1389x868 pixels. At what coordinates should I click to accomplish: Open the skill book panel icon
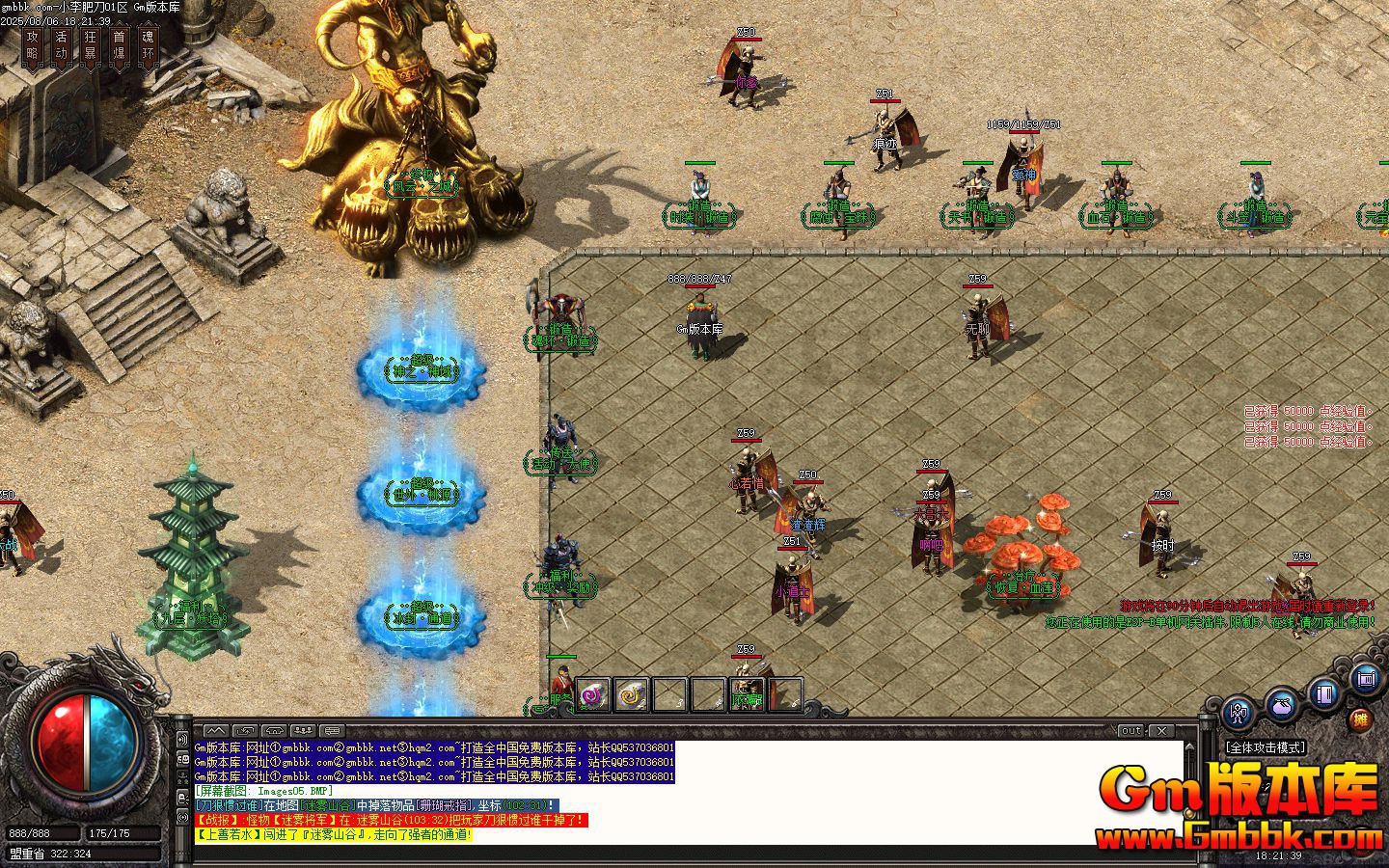1323,695
